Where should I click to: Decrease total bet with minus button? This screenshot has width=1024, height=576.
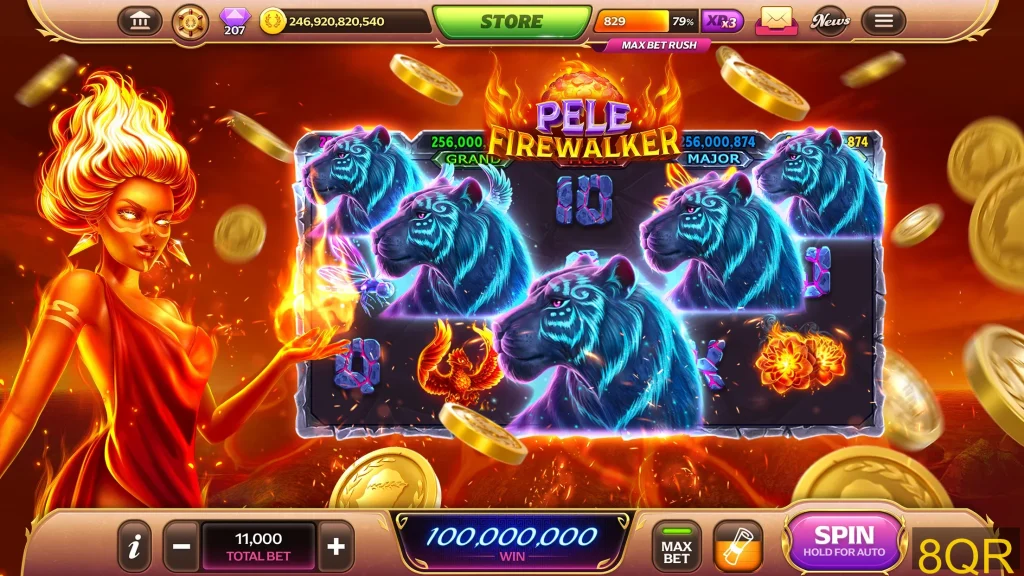pyautogui.click(x=181, y=546)
